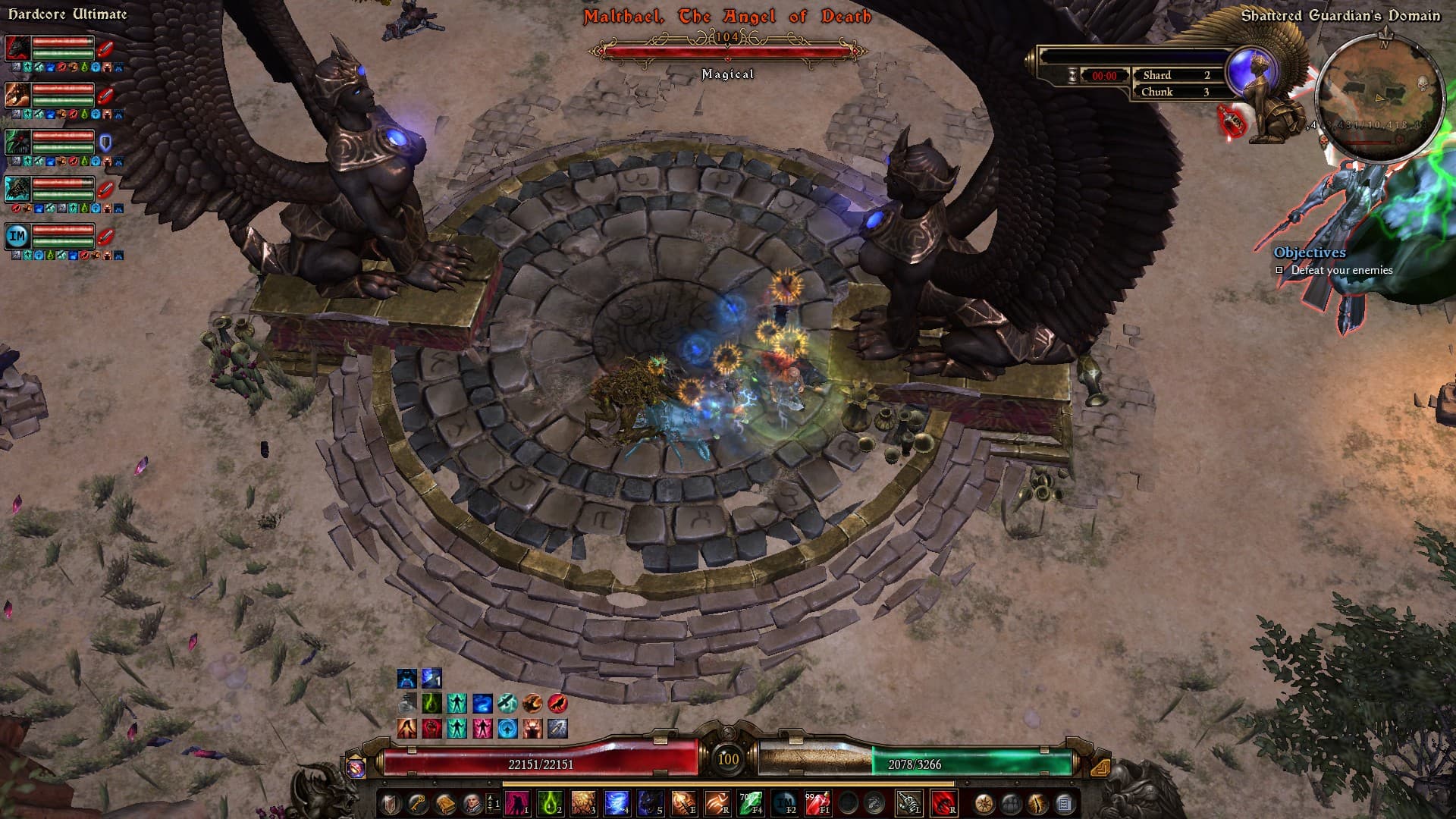Use the flaming torch skill bound to E

(x=683, y=803)
